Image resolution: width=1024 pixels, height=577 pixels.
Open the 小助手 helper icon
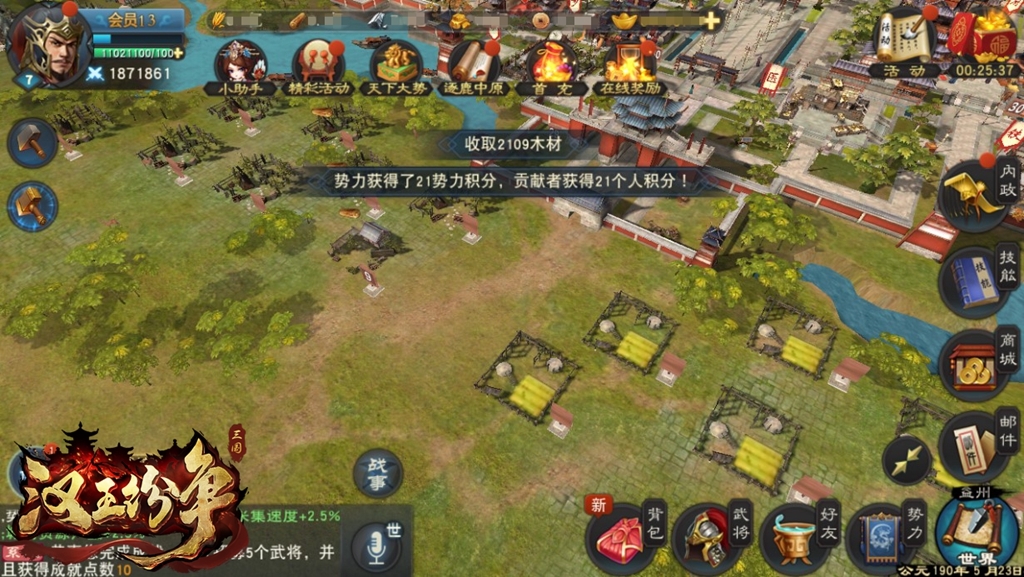[240, 64]
